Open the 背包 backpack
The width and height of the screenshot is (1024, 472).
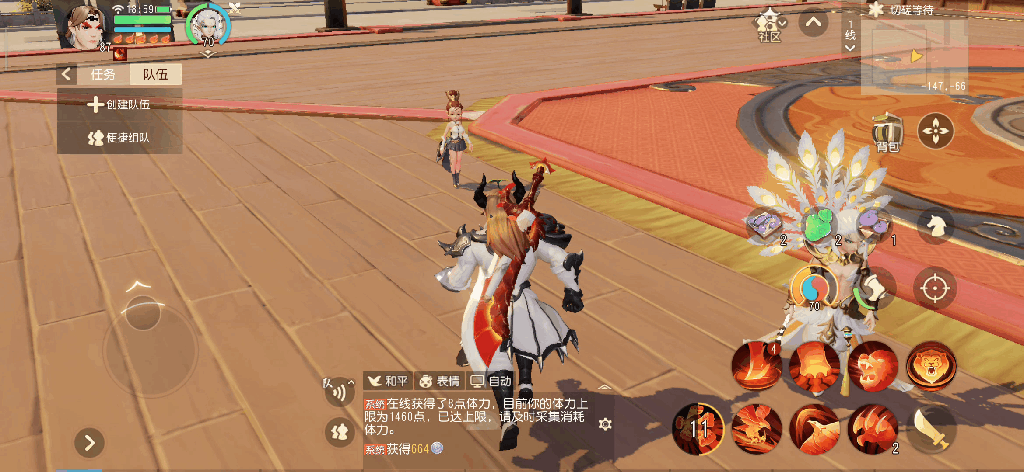(886, 132)
